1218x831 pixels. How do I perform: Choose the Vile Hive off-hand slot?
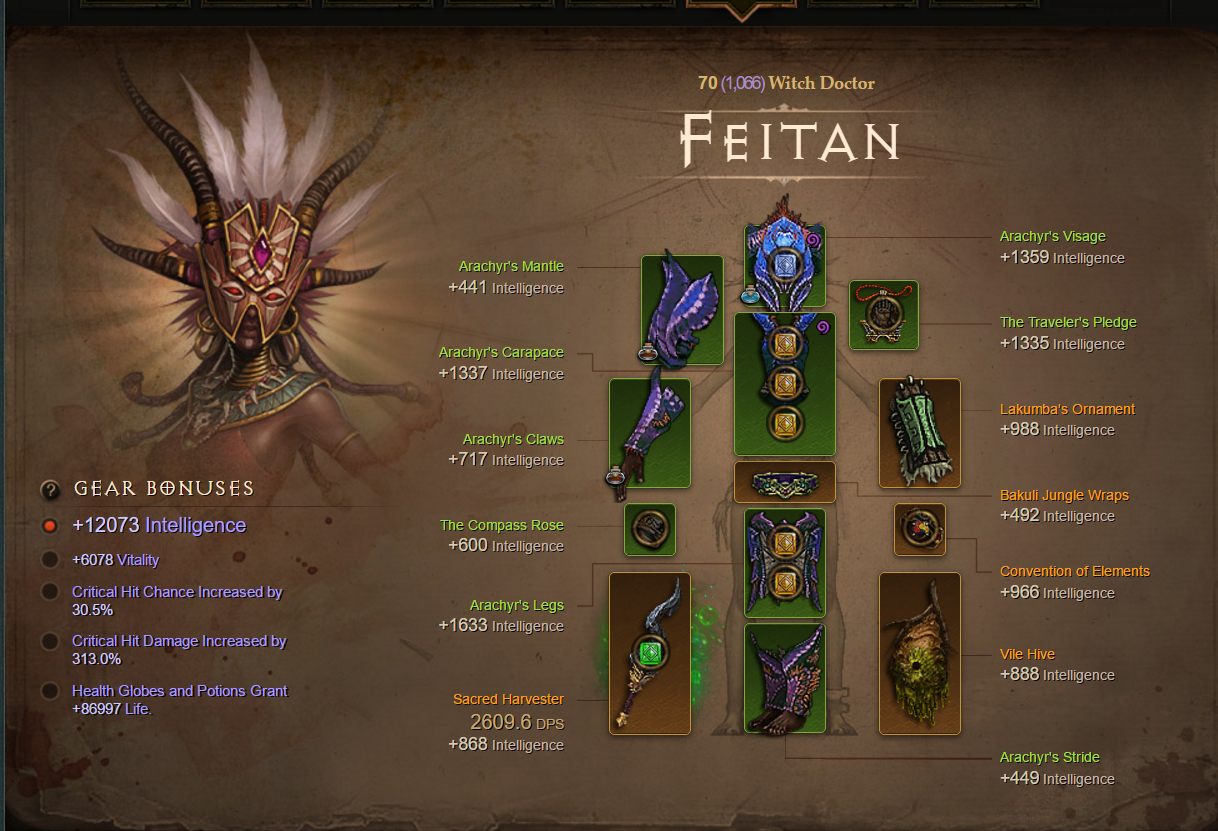point(920,653)
